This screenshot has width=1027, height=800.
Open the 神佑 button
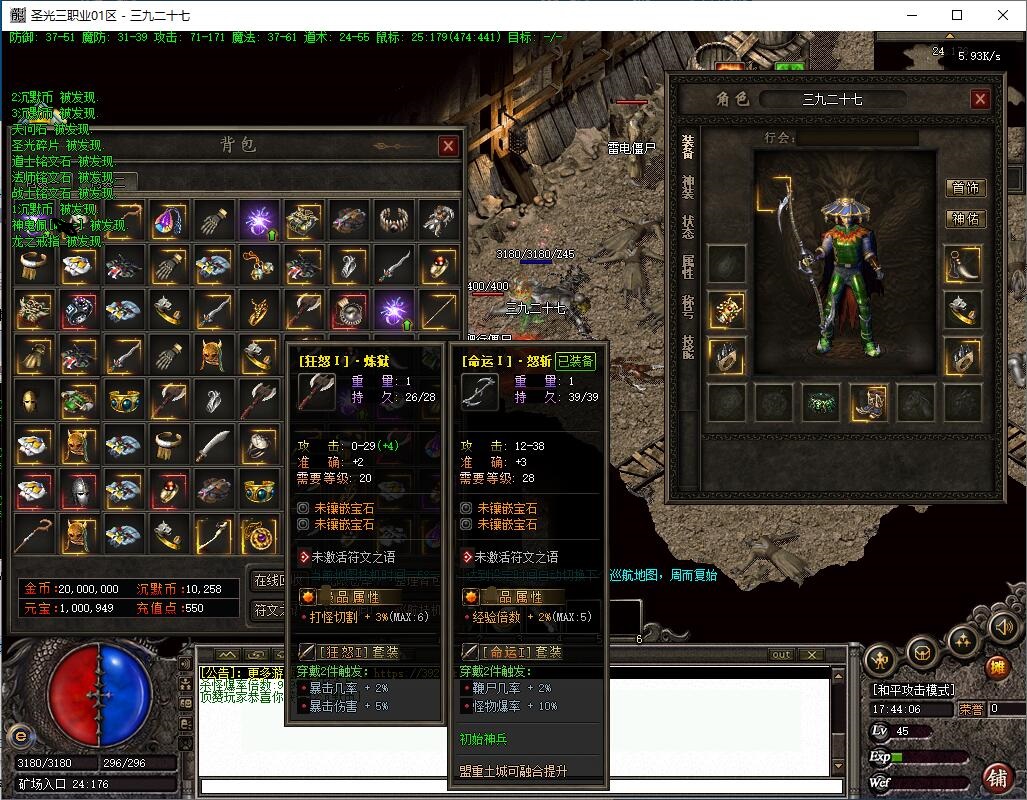coord(966,218)
